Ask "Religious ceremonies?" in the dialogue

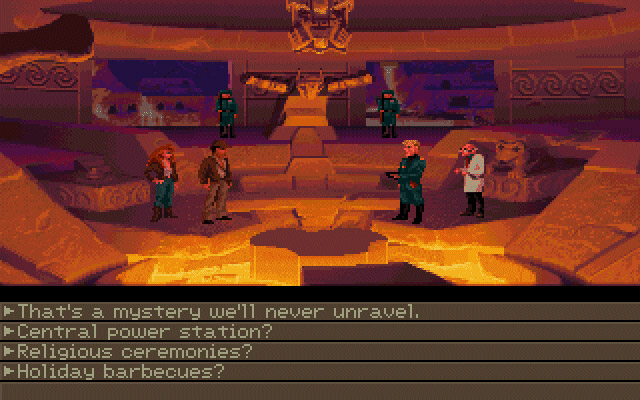134,351
